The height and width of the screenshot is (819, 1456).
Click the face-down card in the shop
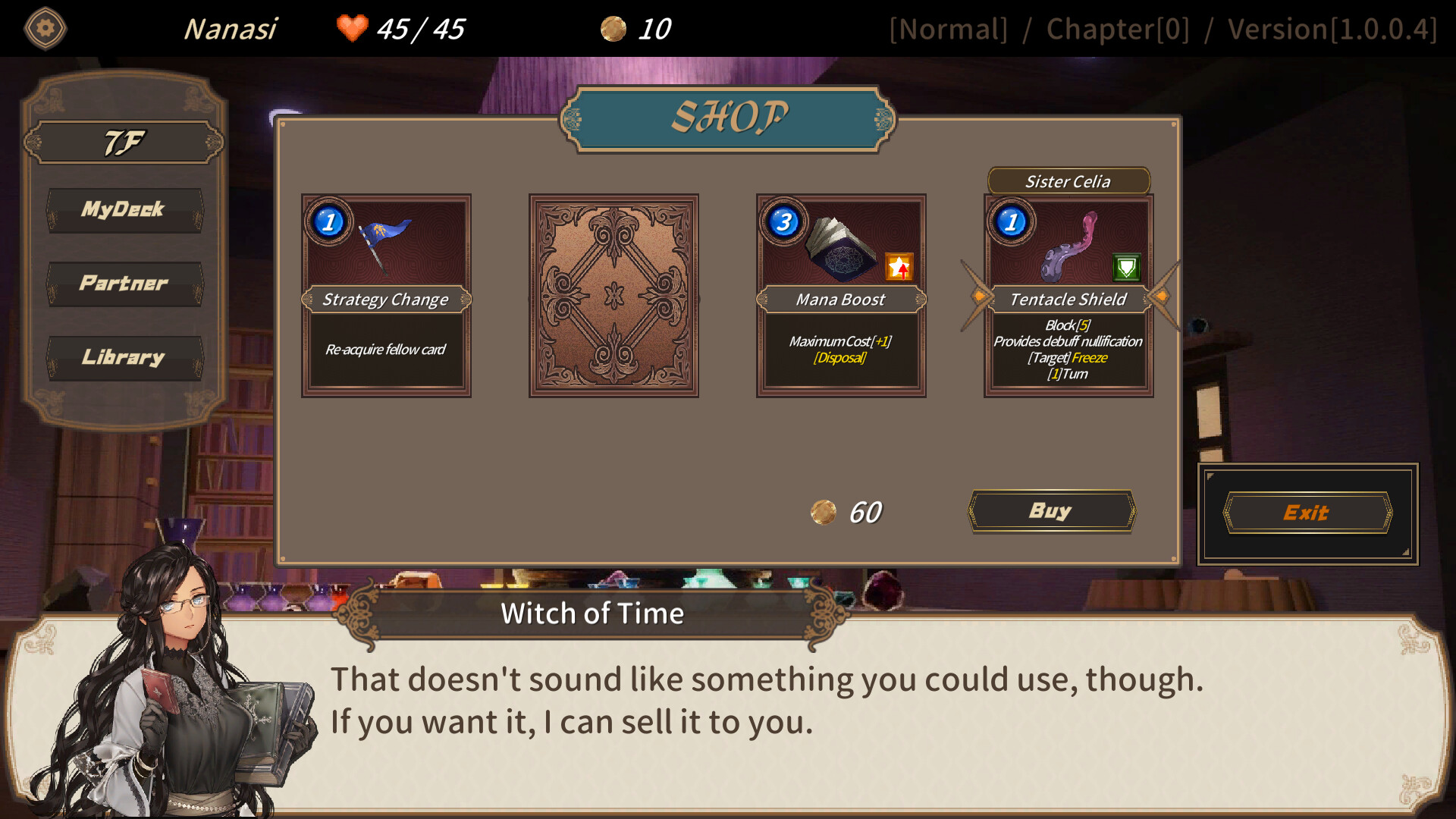613,294
